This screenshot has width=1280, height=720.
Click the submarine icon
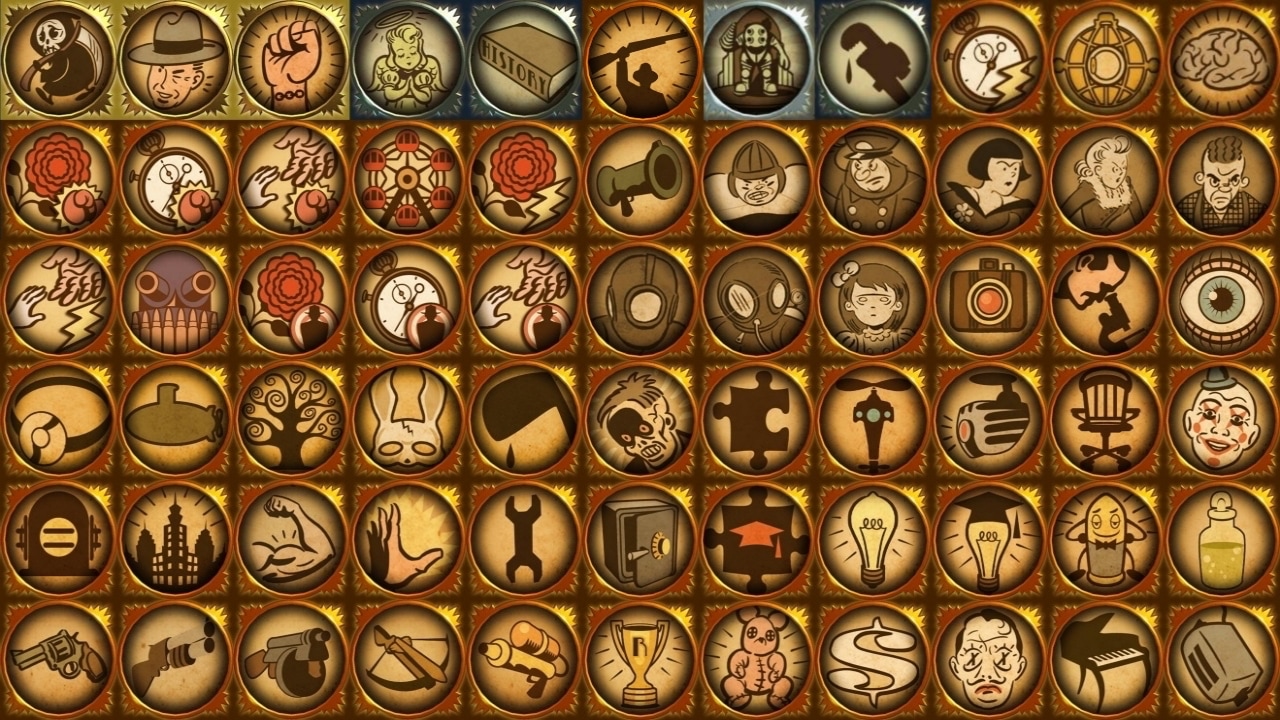pyautogui.click(x=172, y=420)
